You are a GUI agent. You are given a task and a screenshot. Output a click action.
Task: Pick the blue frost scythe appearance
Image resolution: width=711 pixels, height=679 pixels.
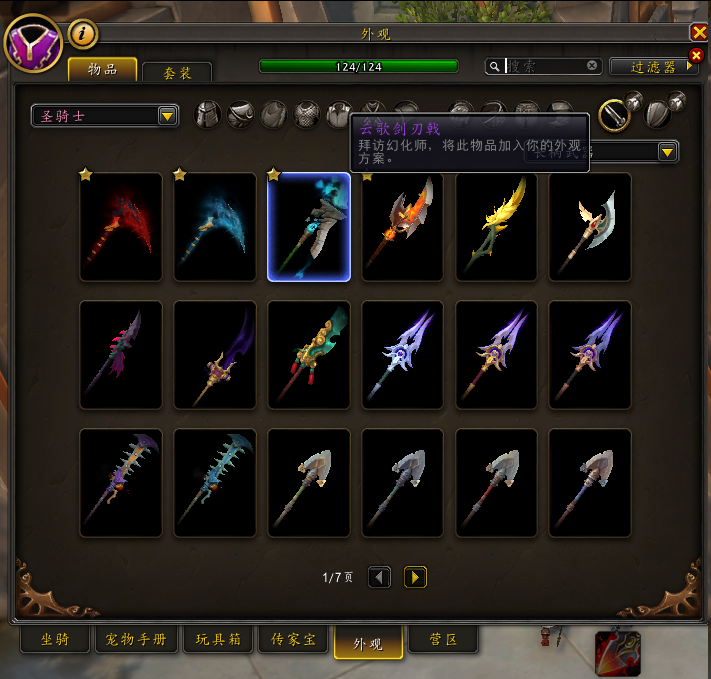(215, 227)
